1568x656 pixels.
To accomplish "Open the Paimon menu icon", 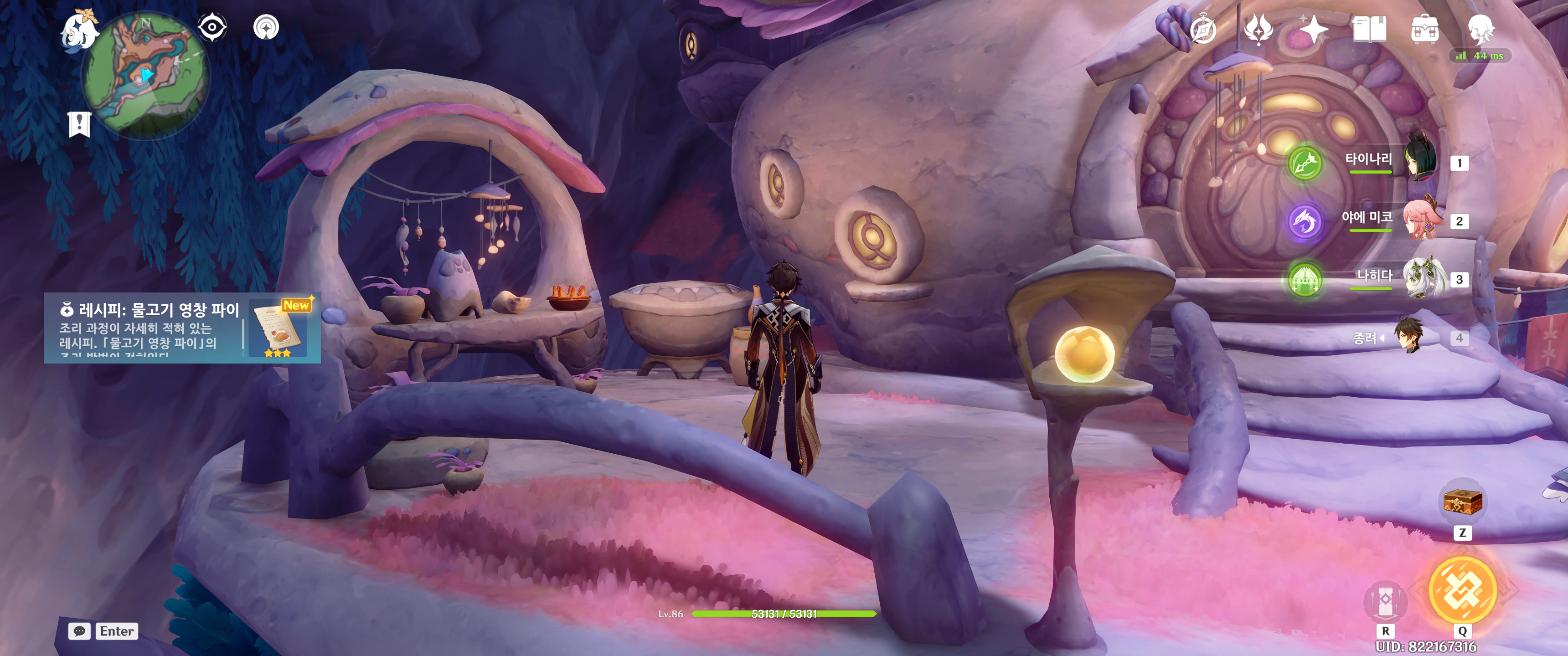I will pos(80,31).
